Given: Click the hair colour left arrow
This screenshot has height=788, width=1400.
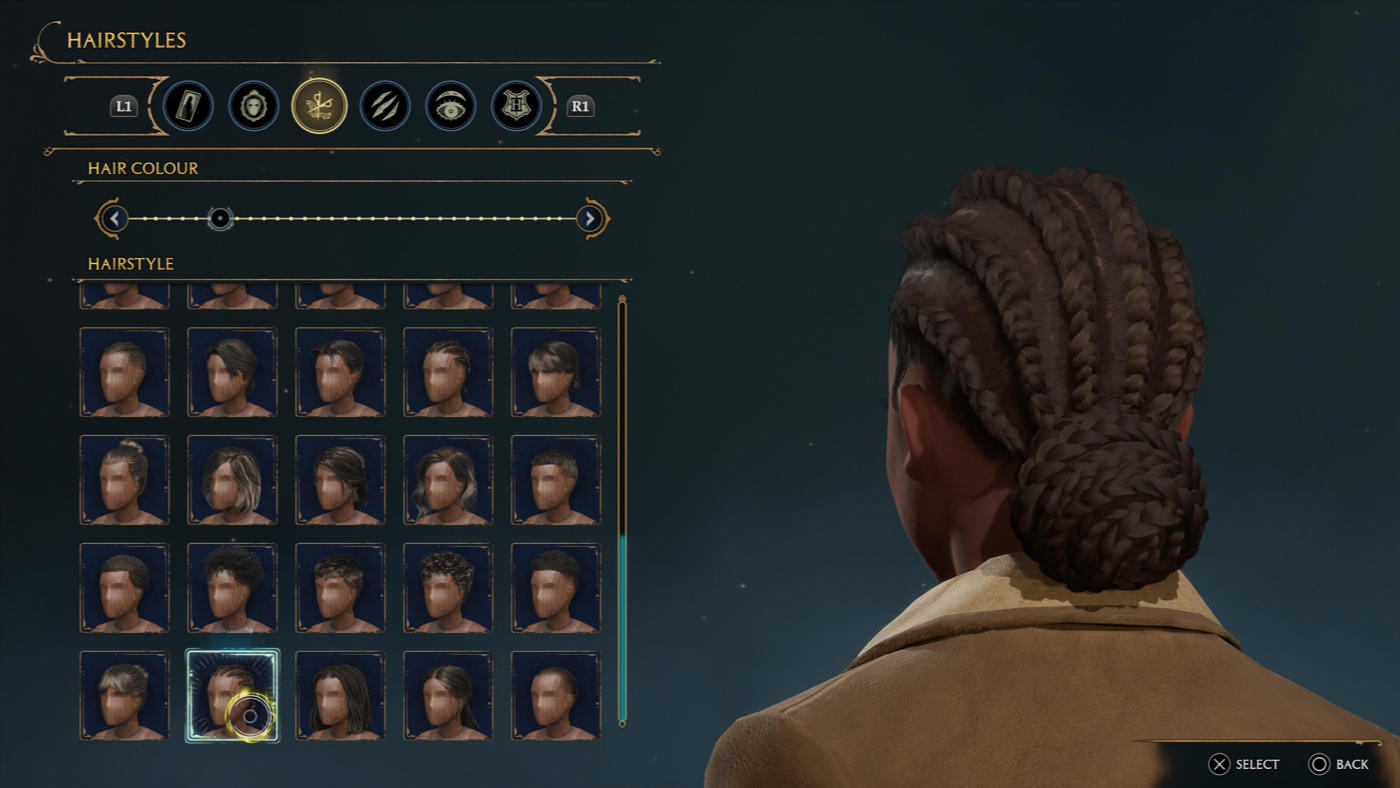Looking at the screenshot, I should [x=115, y=218].
